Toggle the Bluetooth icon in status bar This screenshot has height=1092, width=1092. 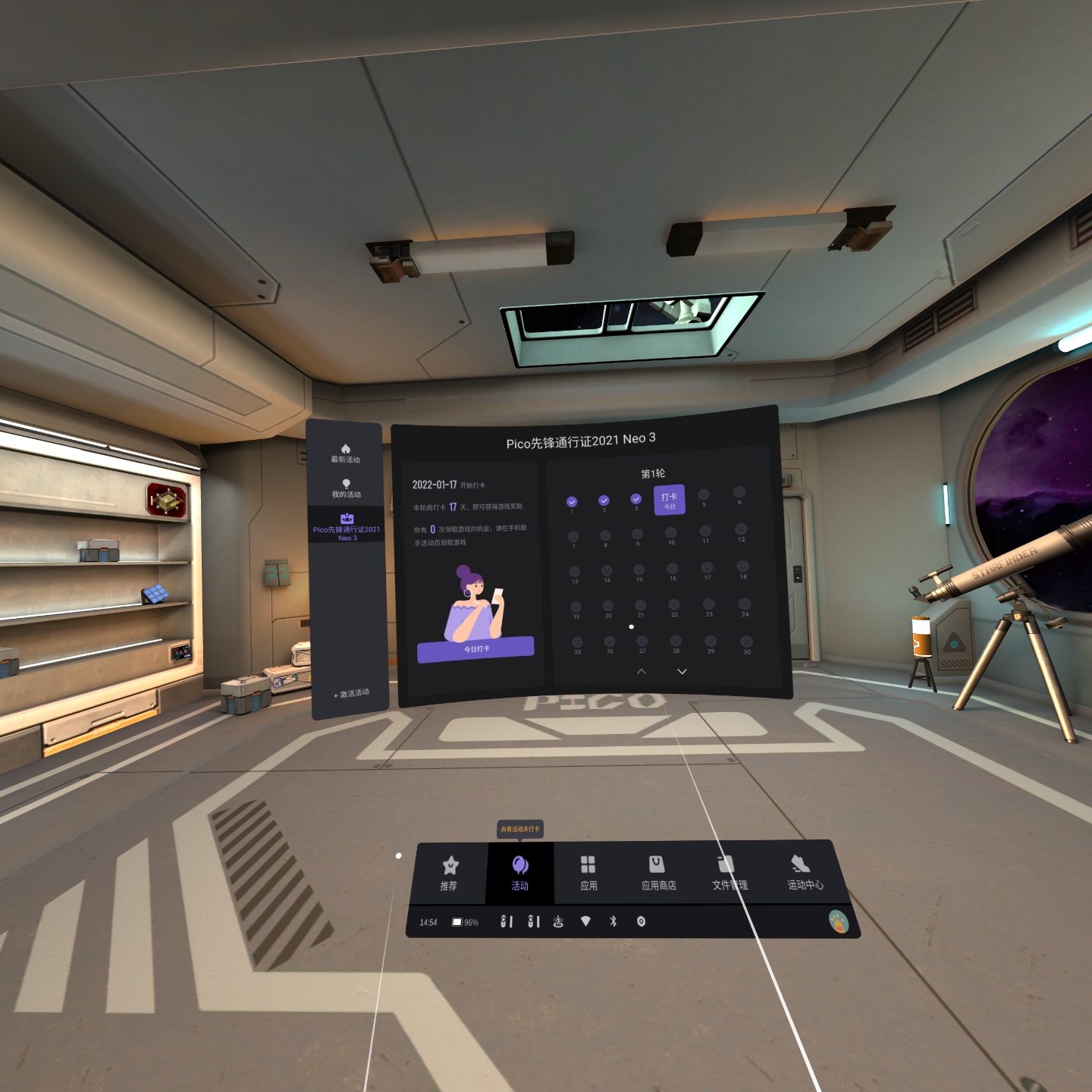point(613,921)
